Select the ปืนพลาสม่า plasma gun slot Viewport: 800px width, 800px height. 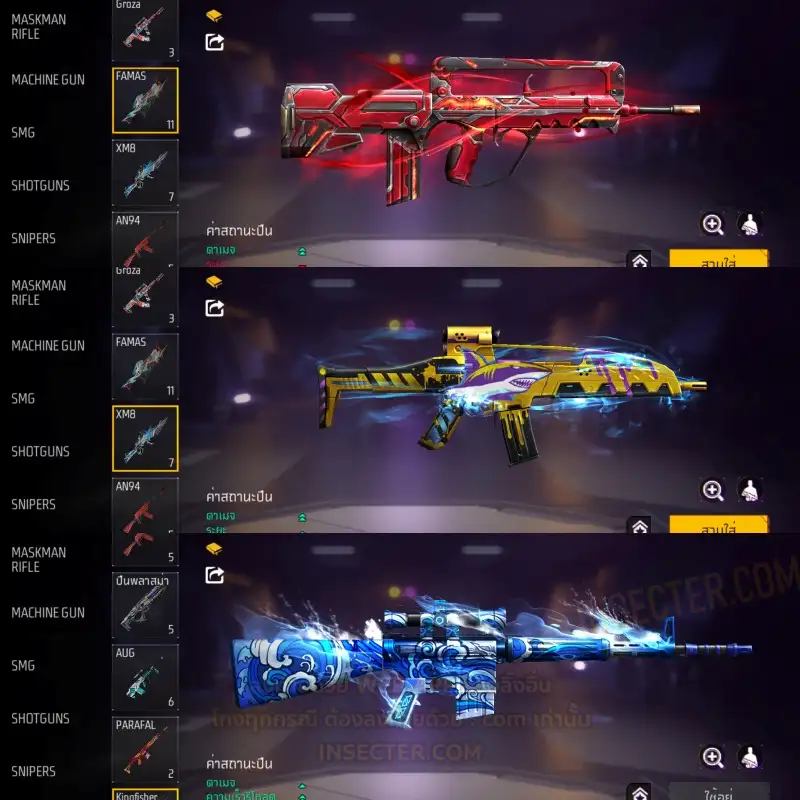145,605
